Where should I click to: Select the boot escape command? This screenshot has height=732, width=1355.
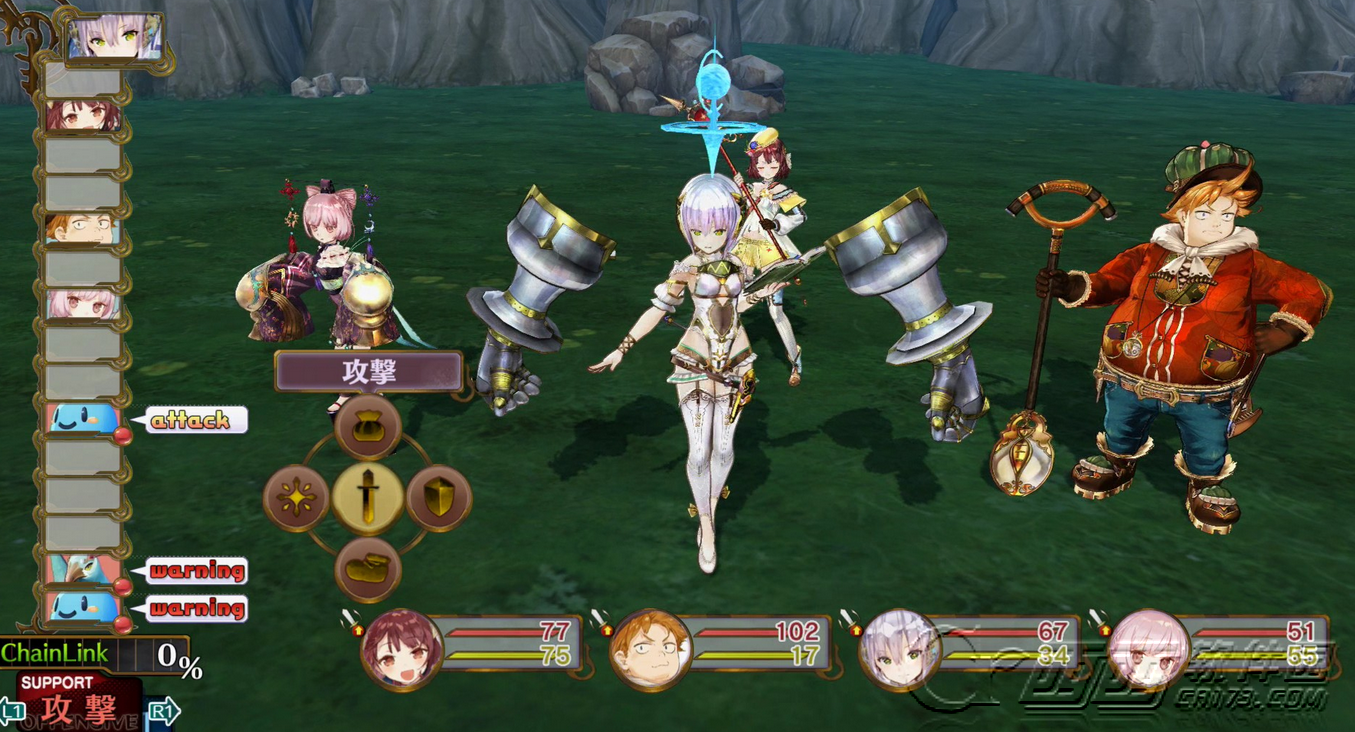pos(368,568)
